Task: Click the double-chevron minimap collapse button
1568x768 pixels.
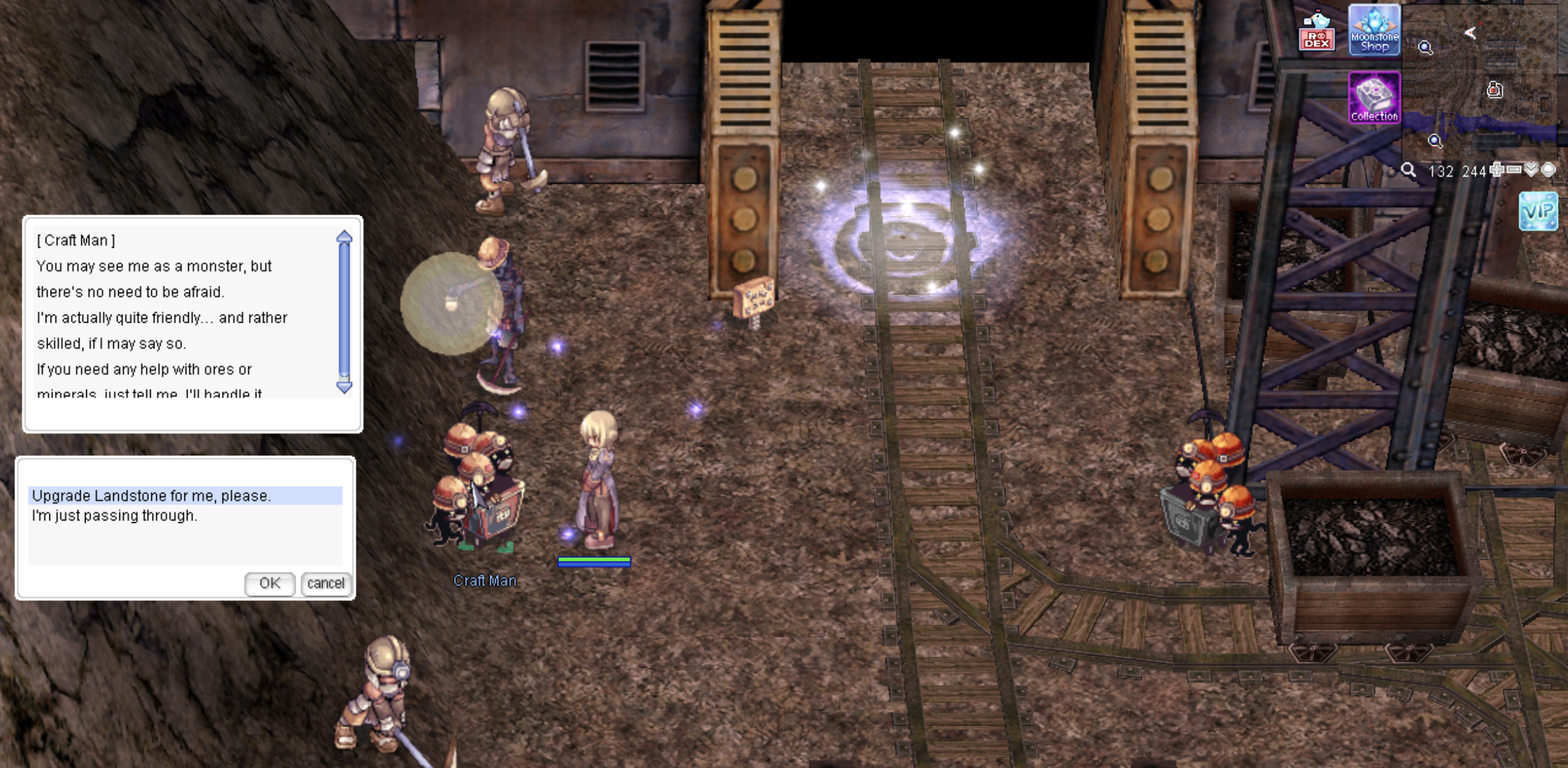Action: [x=1530, y=169]
